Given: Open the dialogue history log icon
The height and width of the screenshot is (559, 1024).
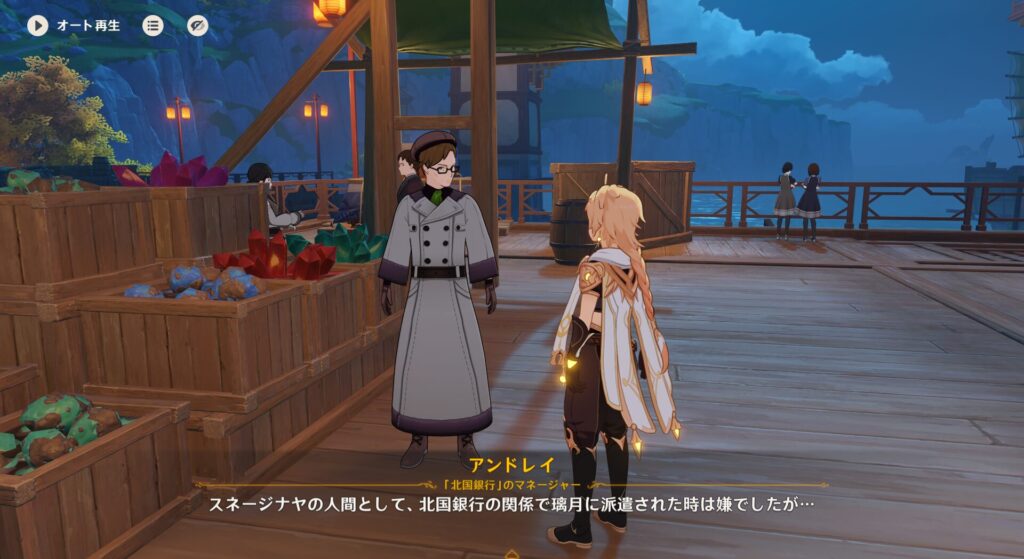Looking at the screenshot, I should [x=153, y=25].
